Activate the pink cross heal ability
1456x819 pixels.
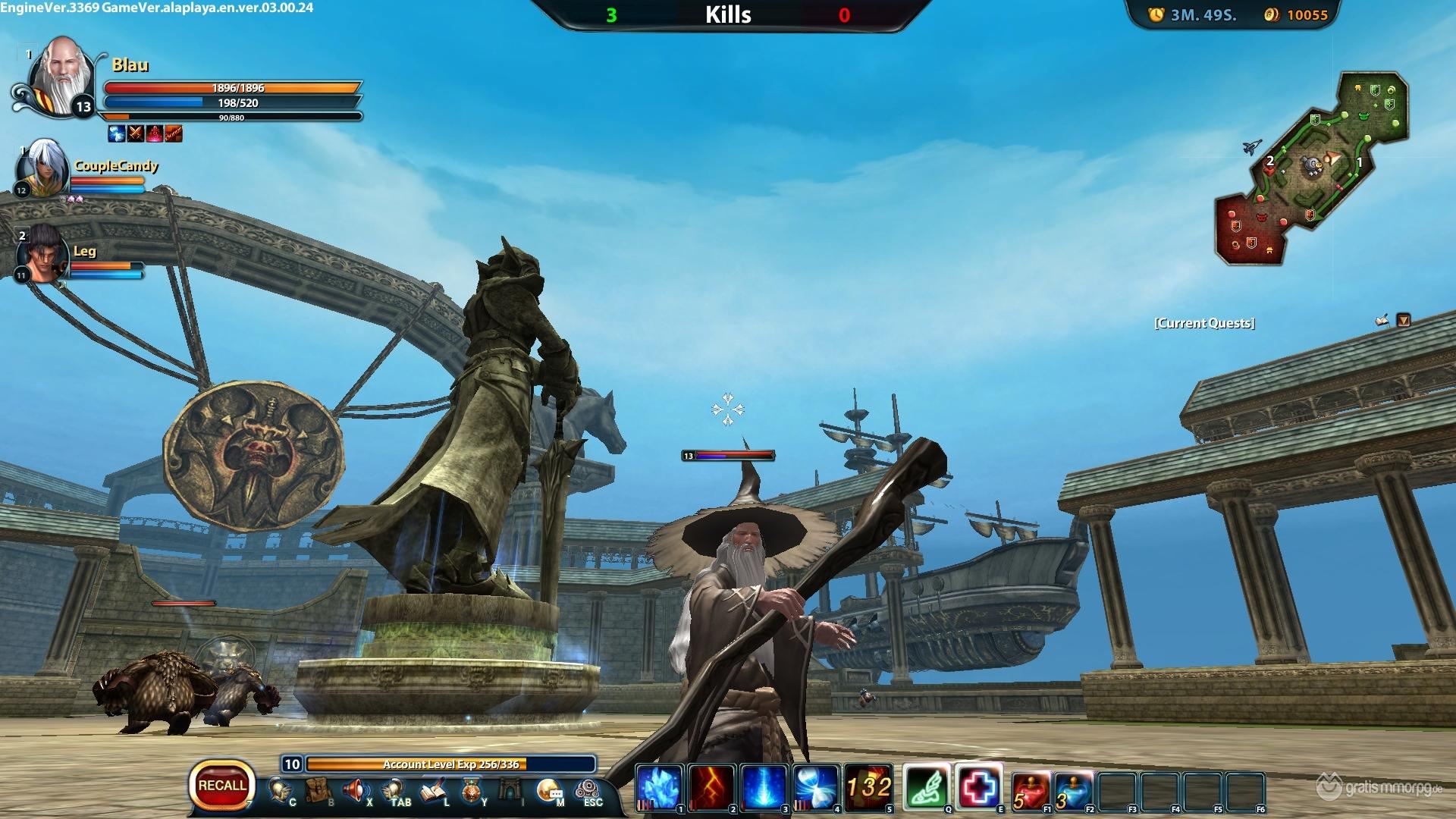click(x=979, y=787)
